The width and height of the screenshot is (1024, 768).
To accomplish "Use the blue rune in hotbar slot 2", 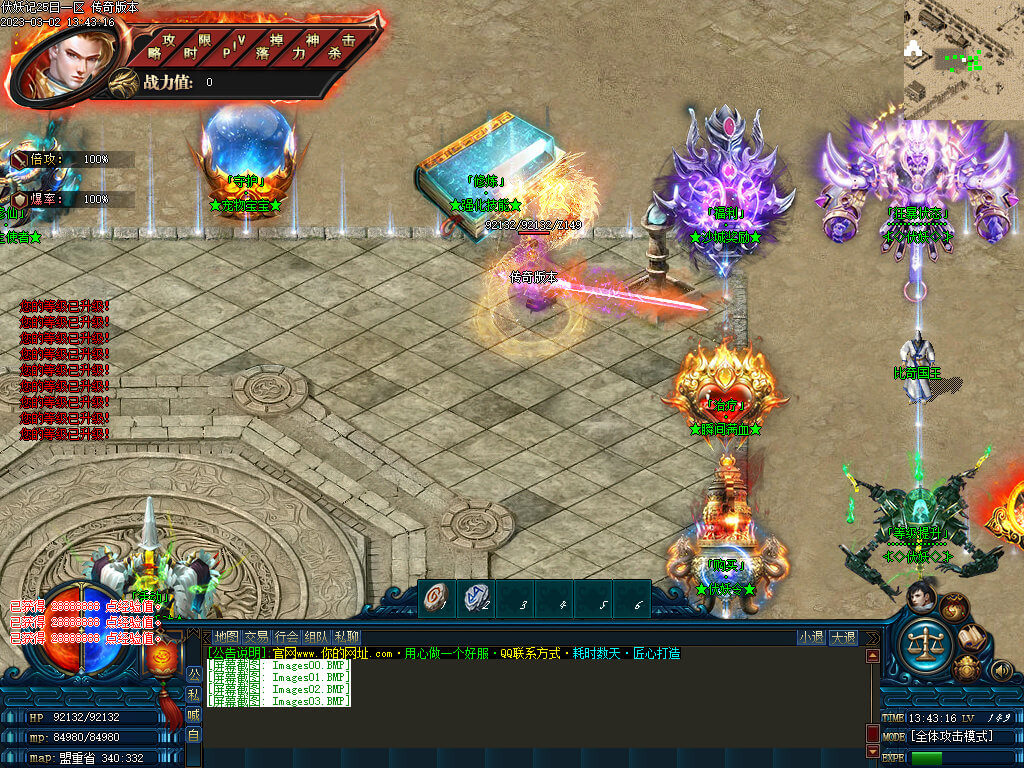I will click(x=475, y=599).
